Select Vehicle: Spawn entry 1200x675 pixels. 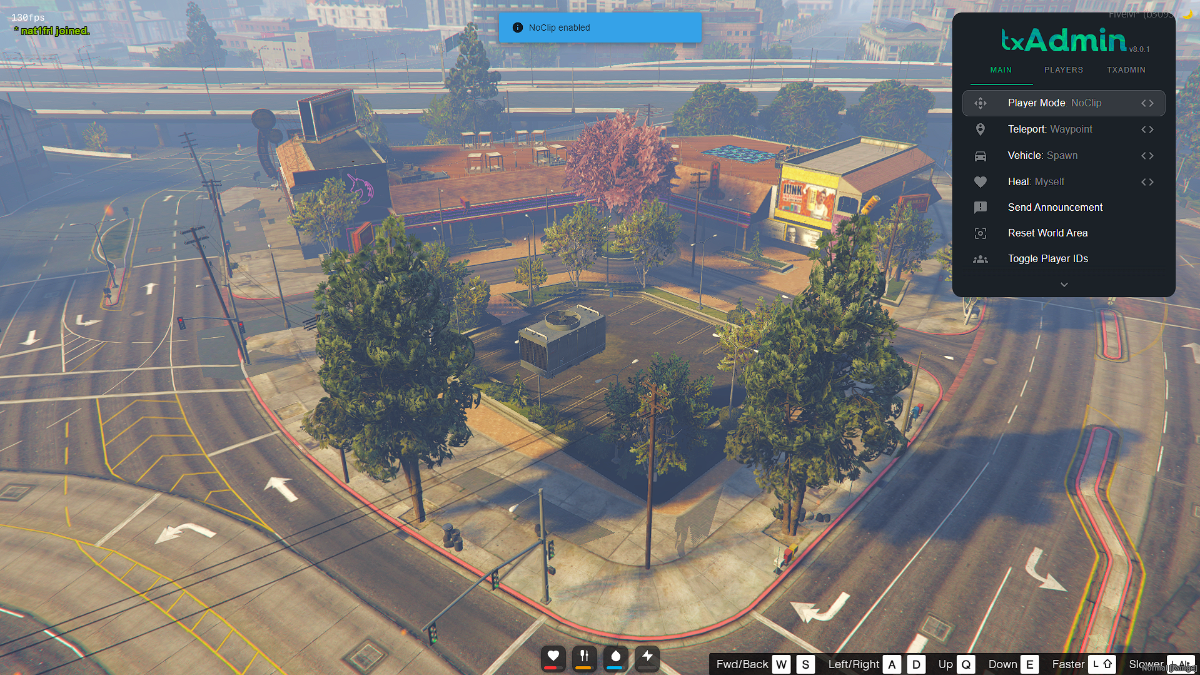(x=1042, y=156)
